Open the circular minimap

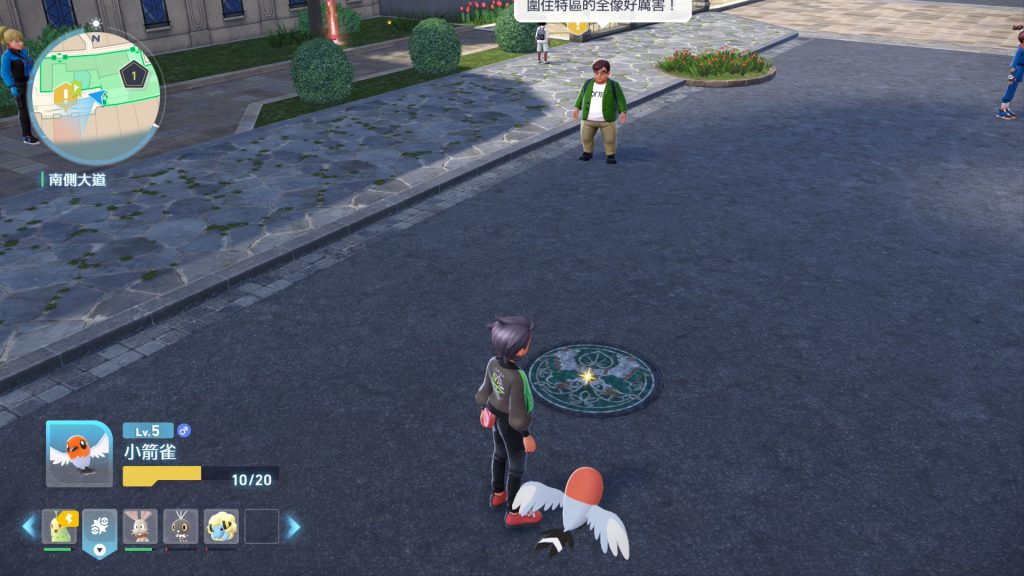point(95,94)
